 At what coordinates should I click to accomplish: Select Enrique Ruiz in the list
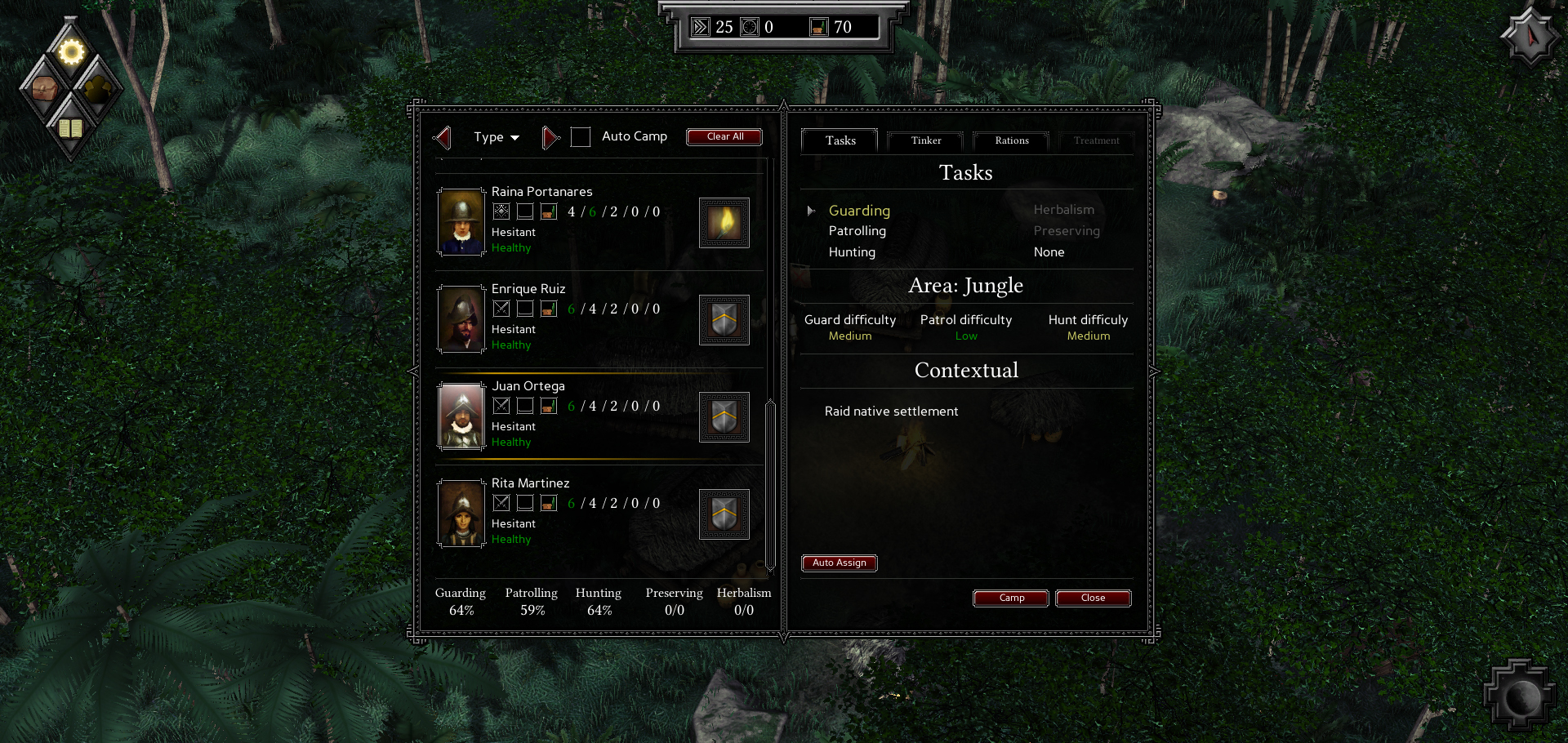(x=528, y=289)
